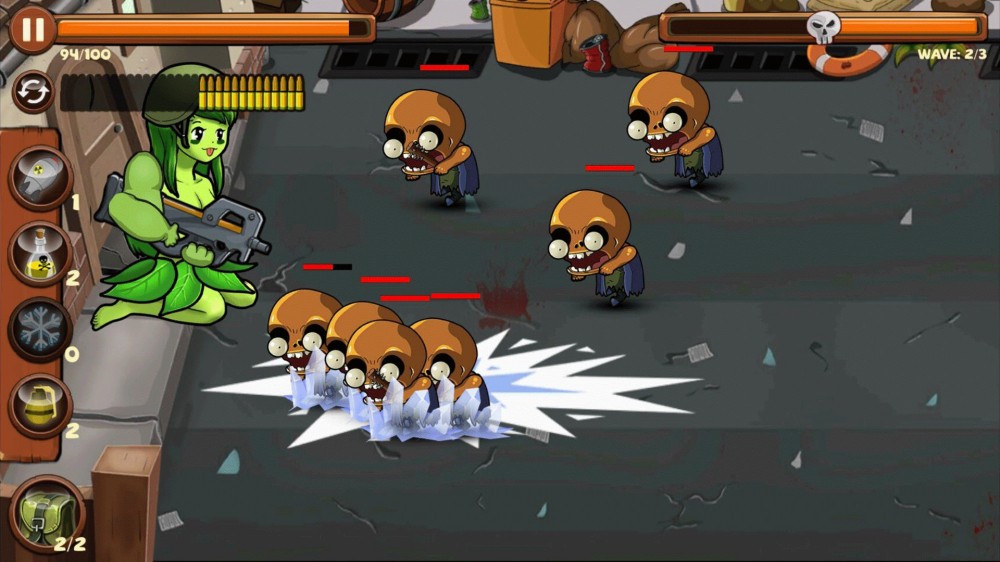Use the poison bottle item
The width and height of the screenshot is (1000, 562).
40,253
